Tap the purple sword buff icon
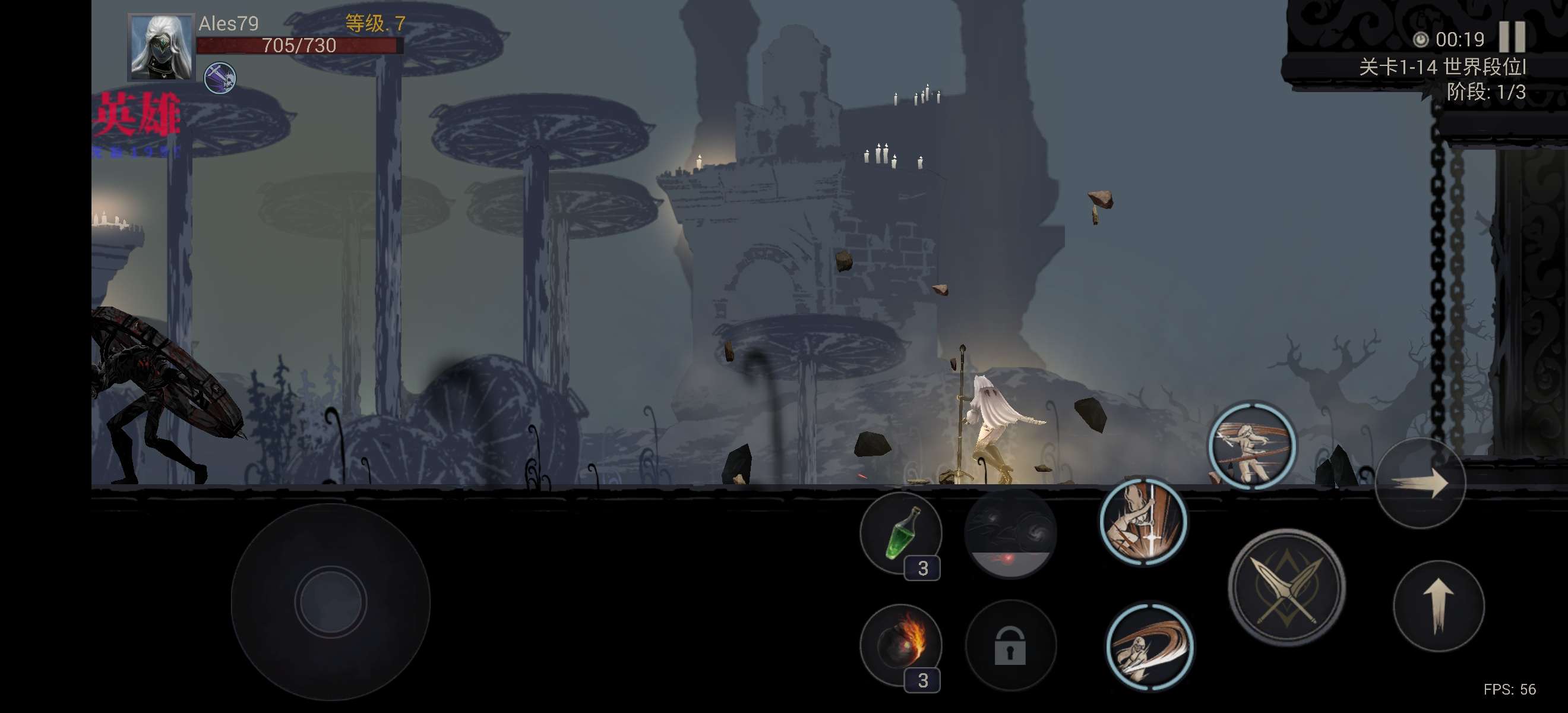The image size is (1568, 713). click(219, 78)
